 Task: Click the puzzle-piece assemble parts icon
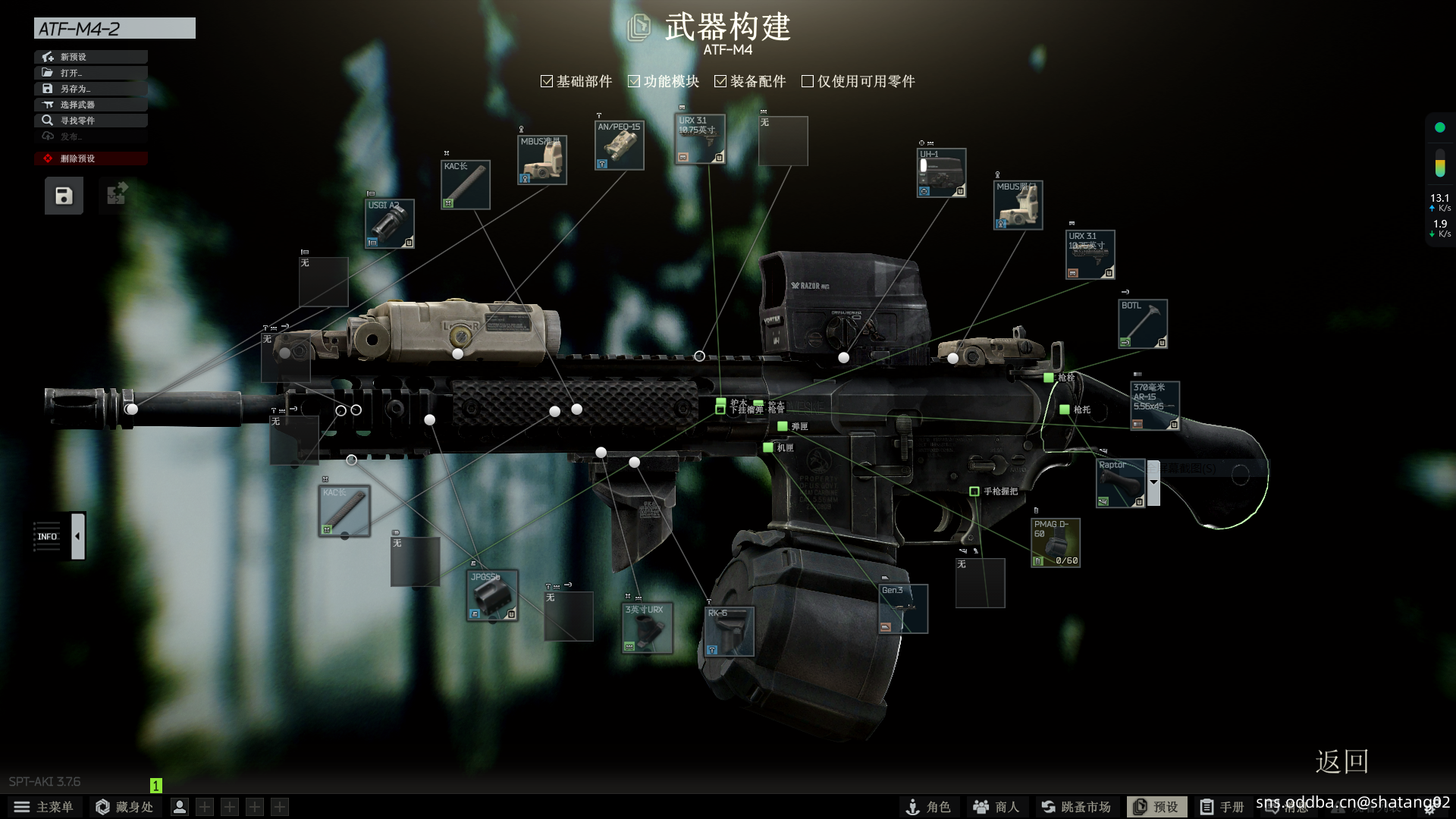pyautogui.click(x=115, y=195)
